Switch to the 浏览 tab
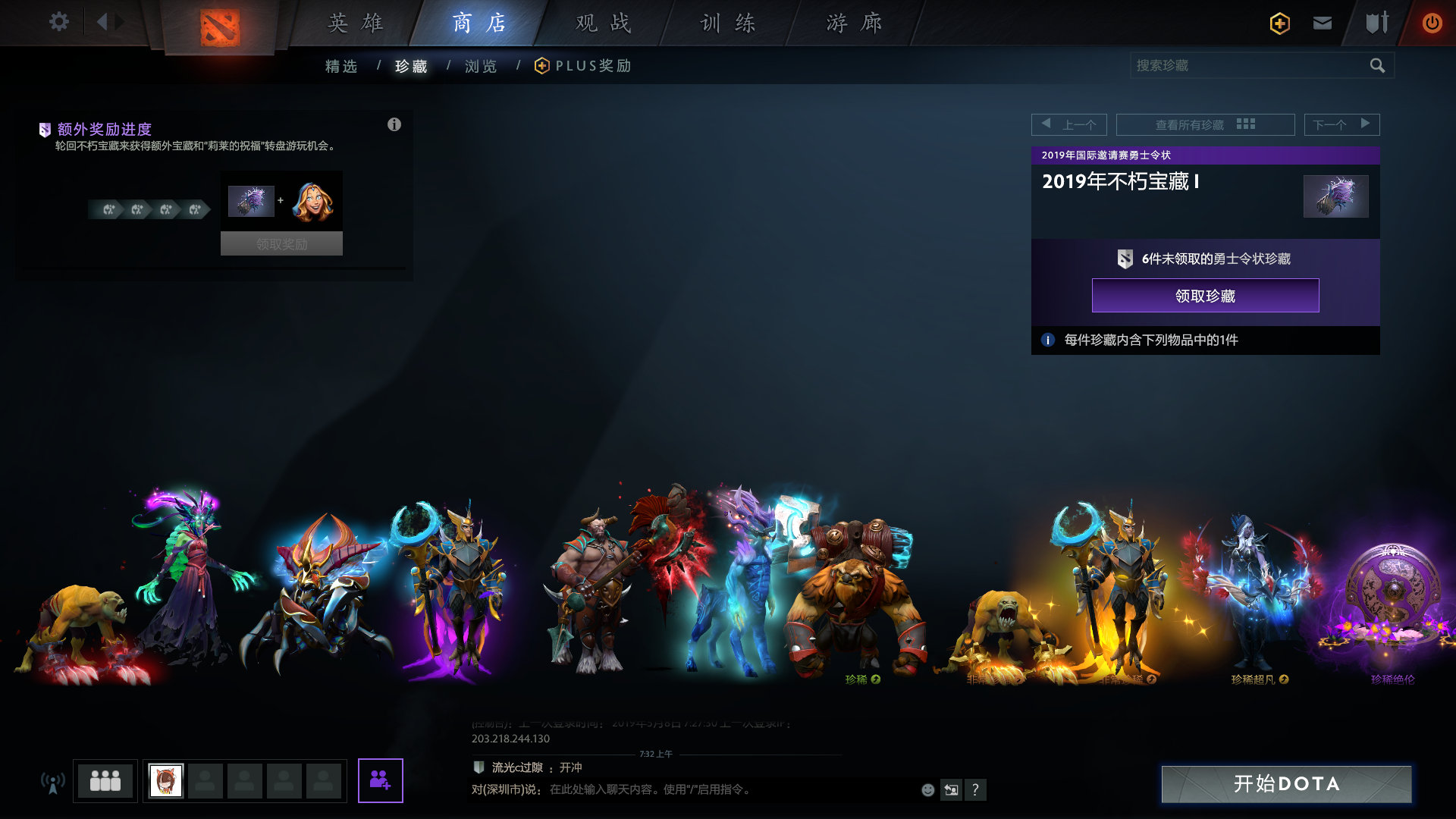1456x819 pixels. pos(479,67)
